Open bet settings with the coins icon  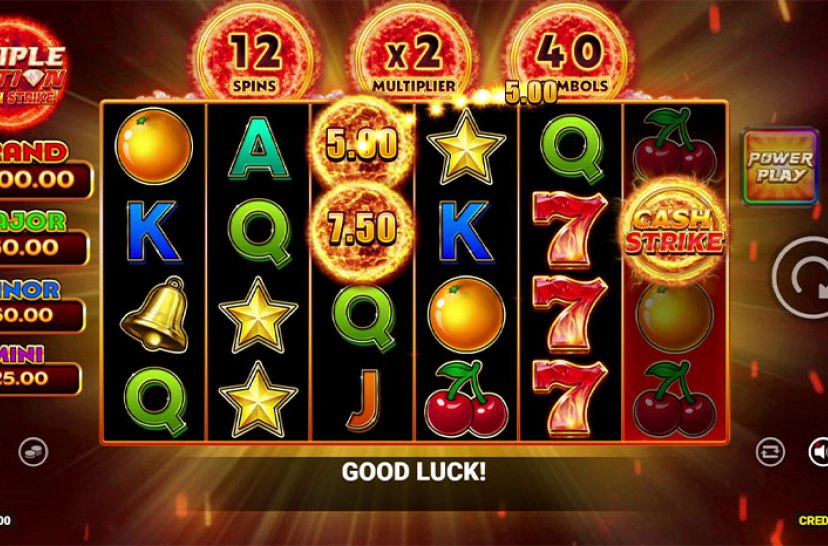[32, 452]
